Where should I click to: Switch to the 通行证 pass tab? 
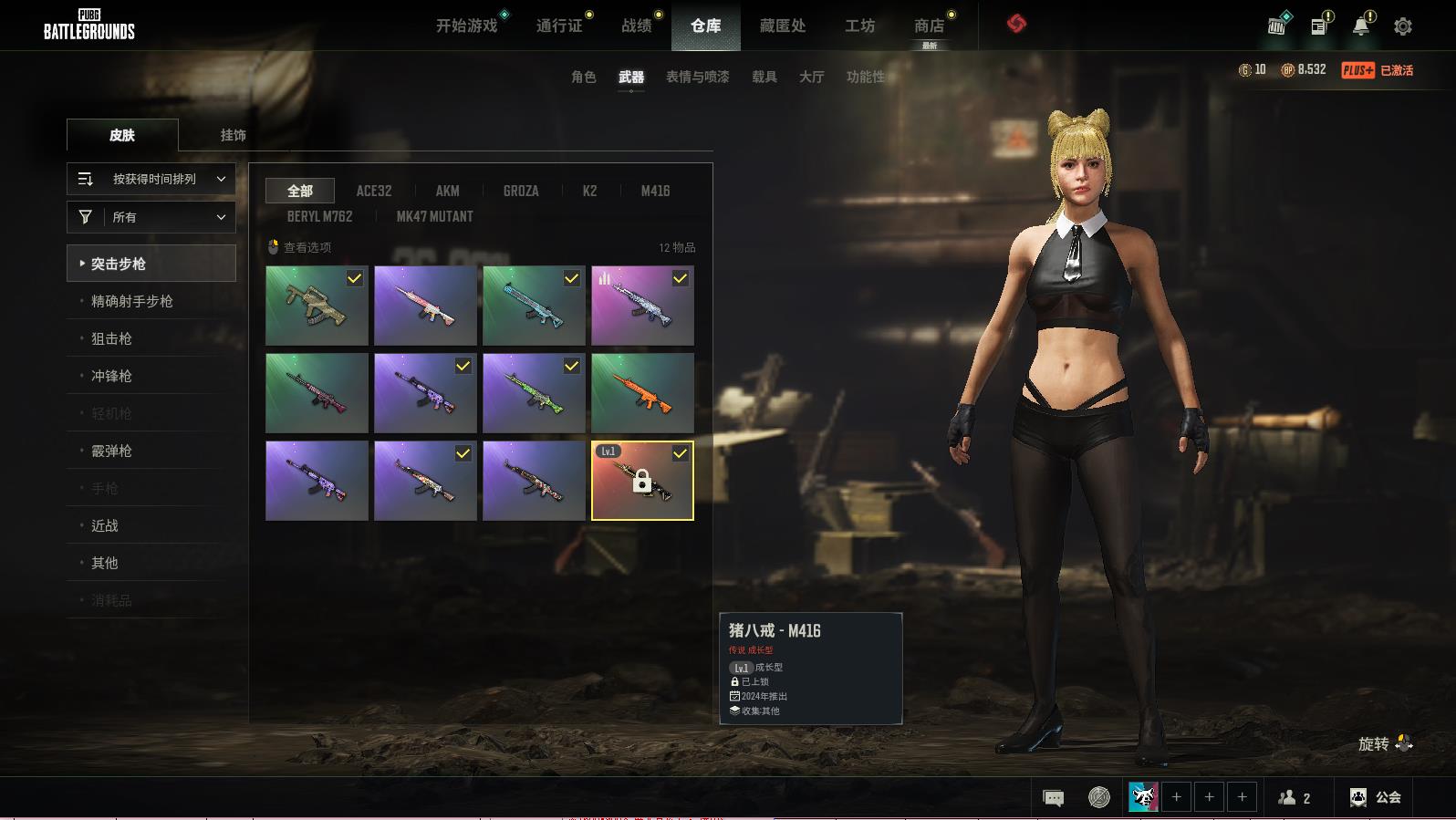(558, 26)
